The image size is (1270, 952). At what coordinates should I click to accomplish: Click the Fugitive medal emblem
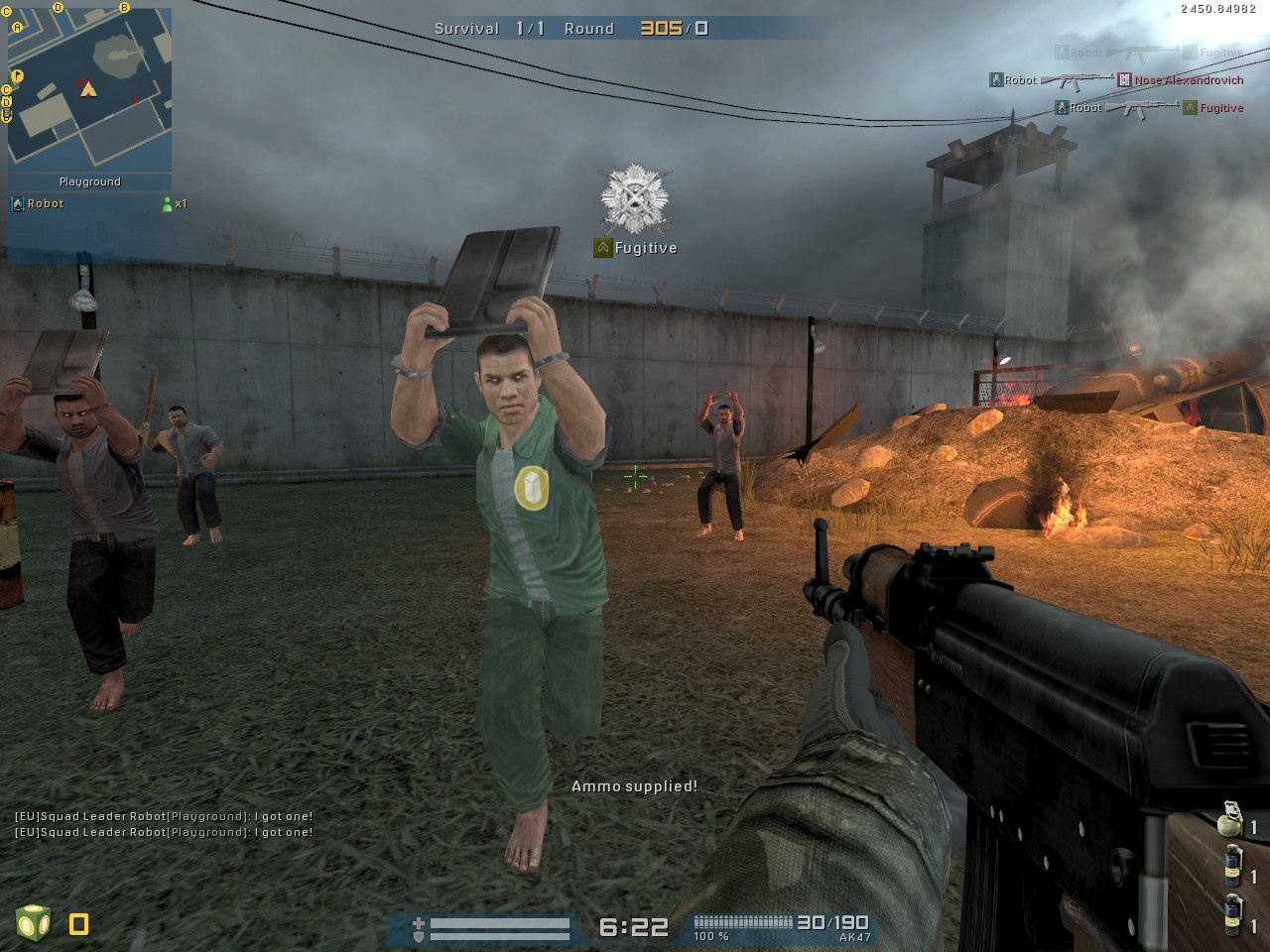[x=635, y=196]
